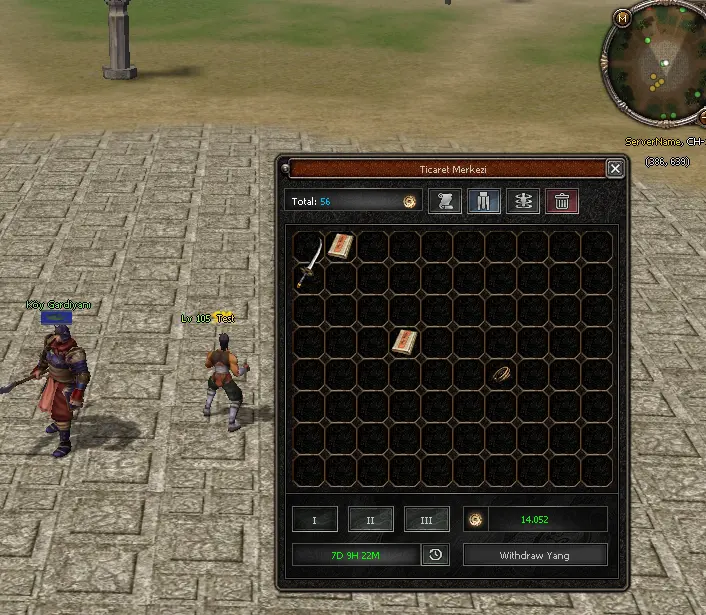This screenshot has width=706, height=615.
Task: Click the Withdraw Yang button
Action: [535, 555]
